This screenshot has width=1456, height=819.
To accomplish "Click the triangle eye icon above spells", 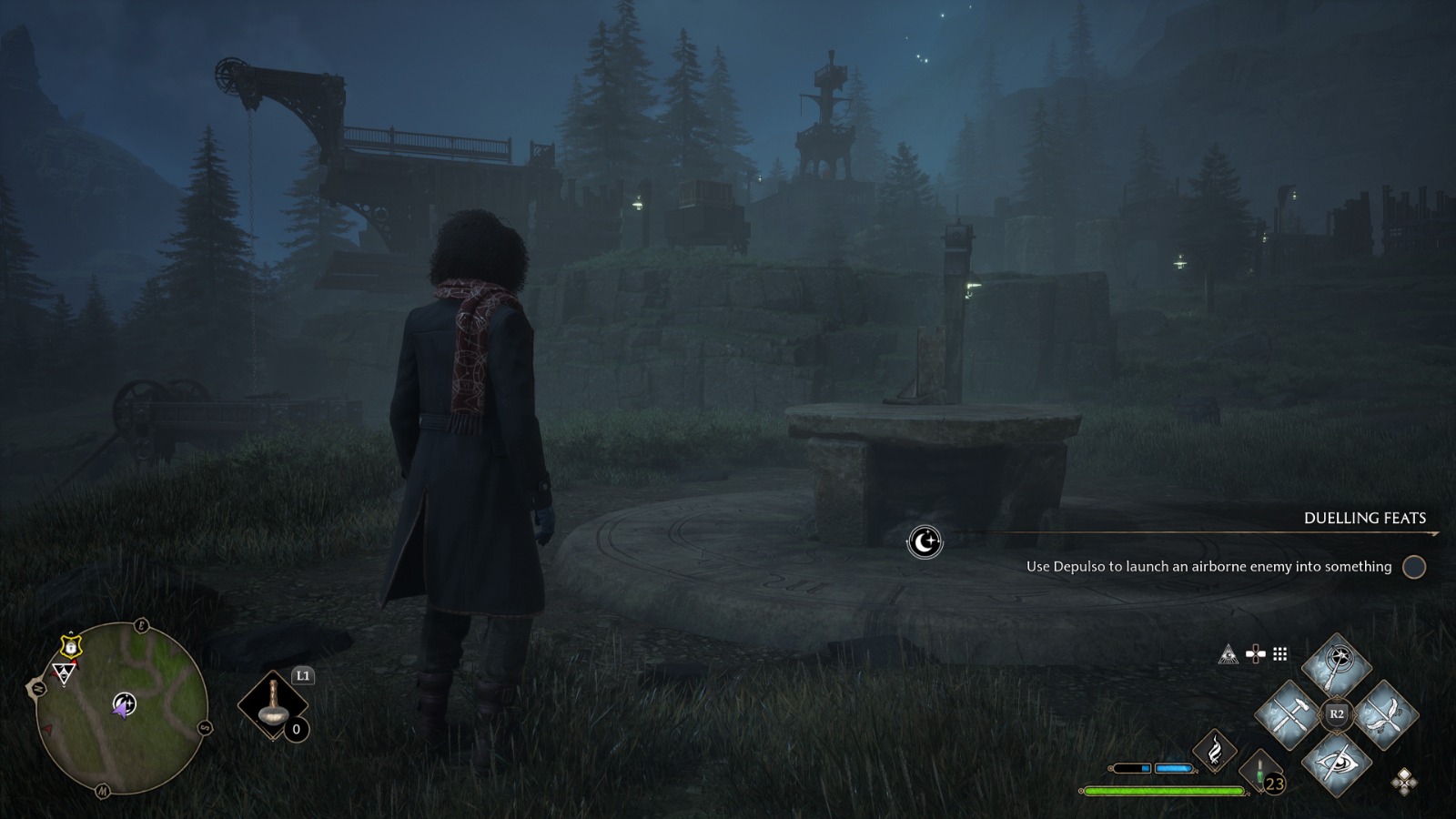I will pos(1228,654).
